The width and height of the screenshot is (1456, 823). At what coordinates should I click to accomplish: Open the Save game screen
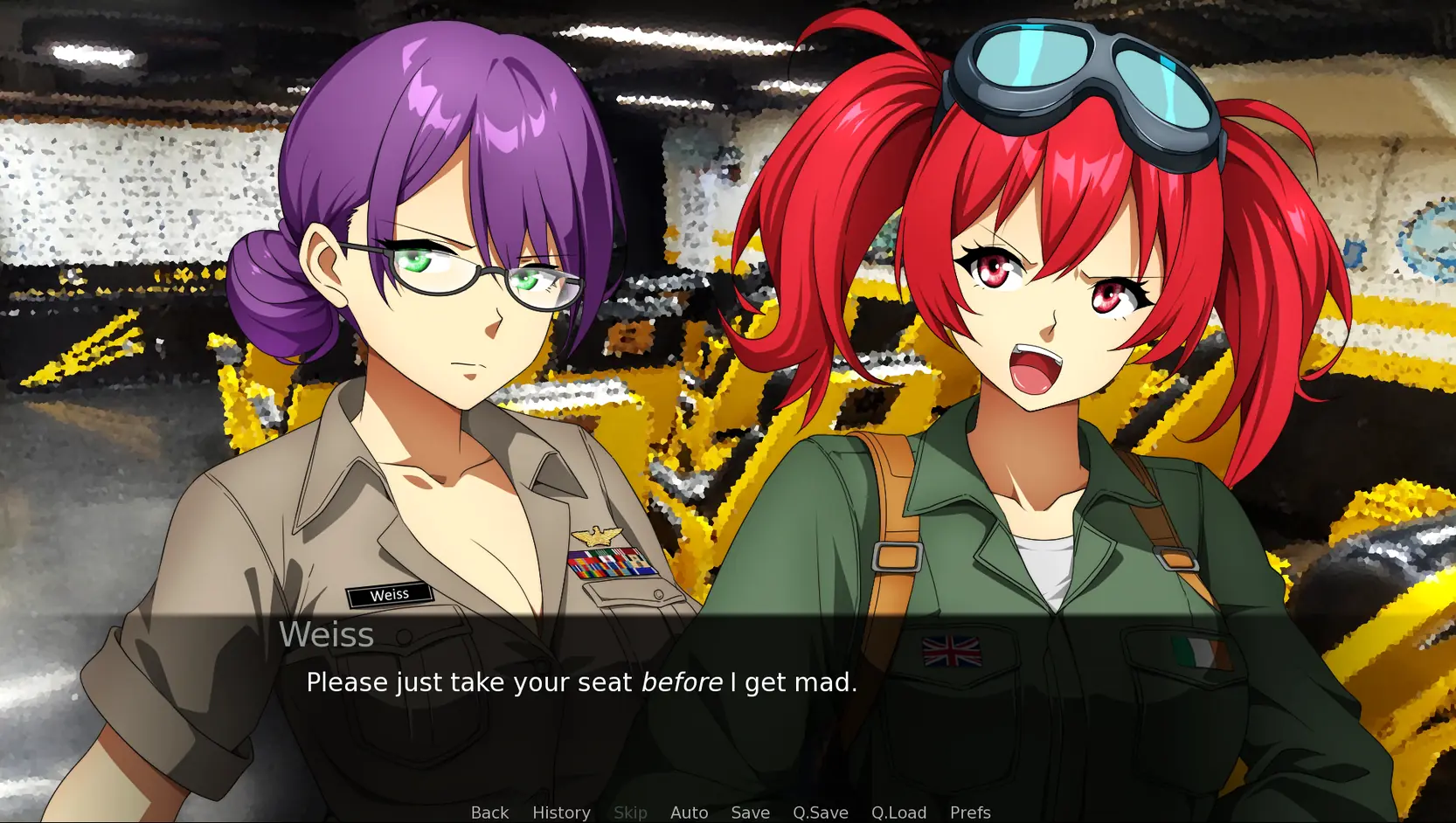pyautogui.click(x=750, y=813)
